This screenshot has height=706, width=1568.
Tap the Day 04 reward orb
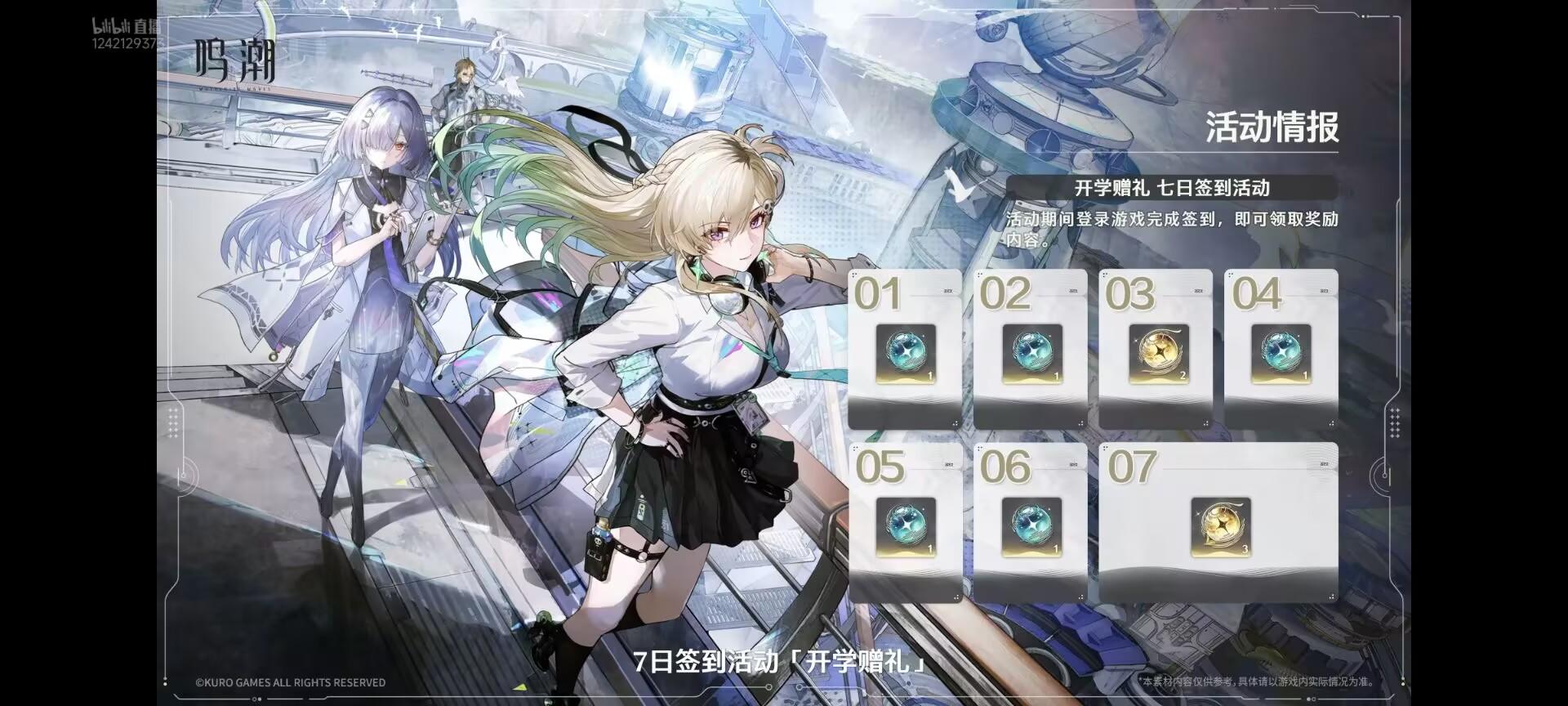pos(1282,355)
